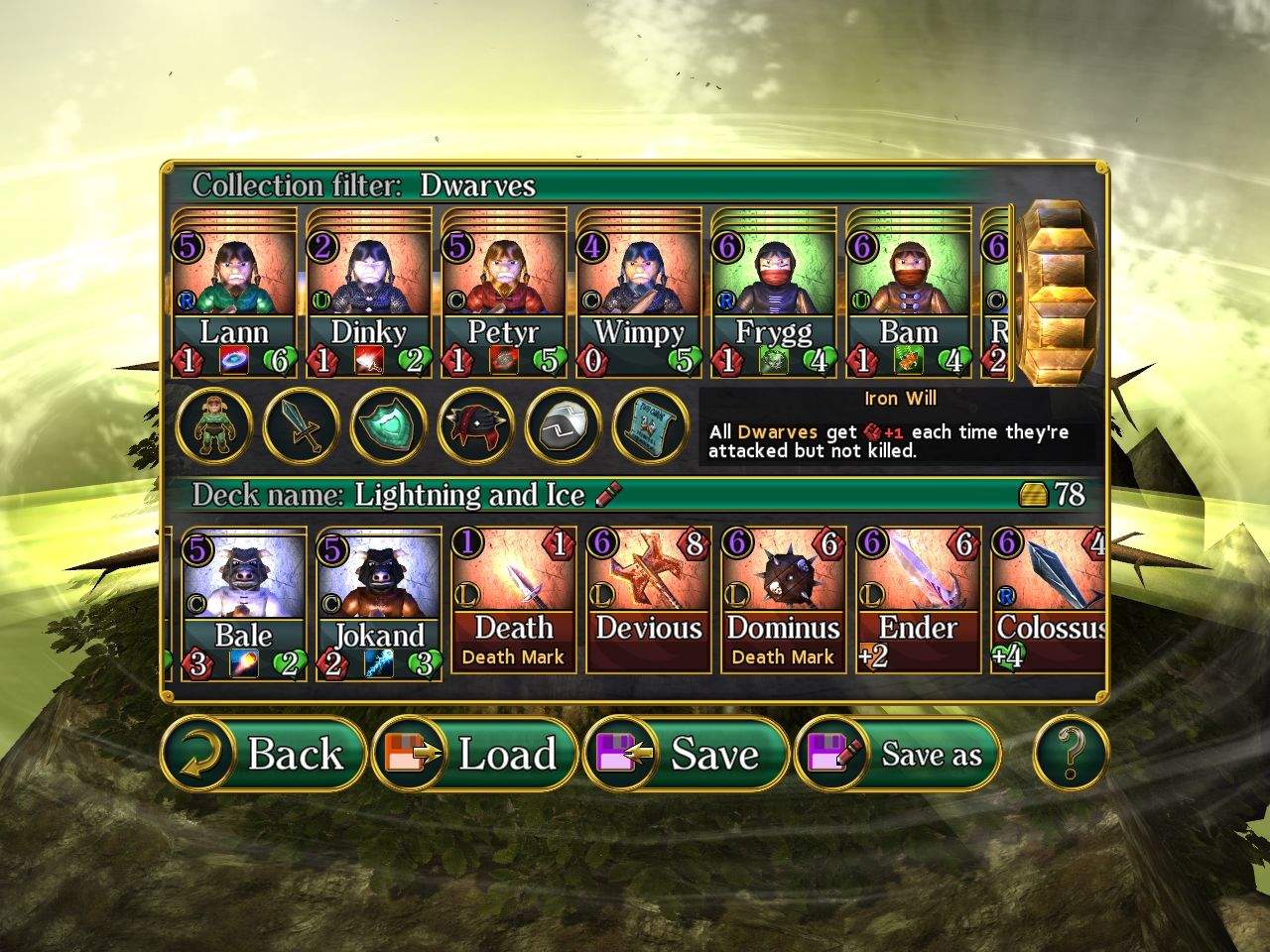Show weapons with the sword filter icon

301,426
